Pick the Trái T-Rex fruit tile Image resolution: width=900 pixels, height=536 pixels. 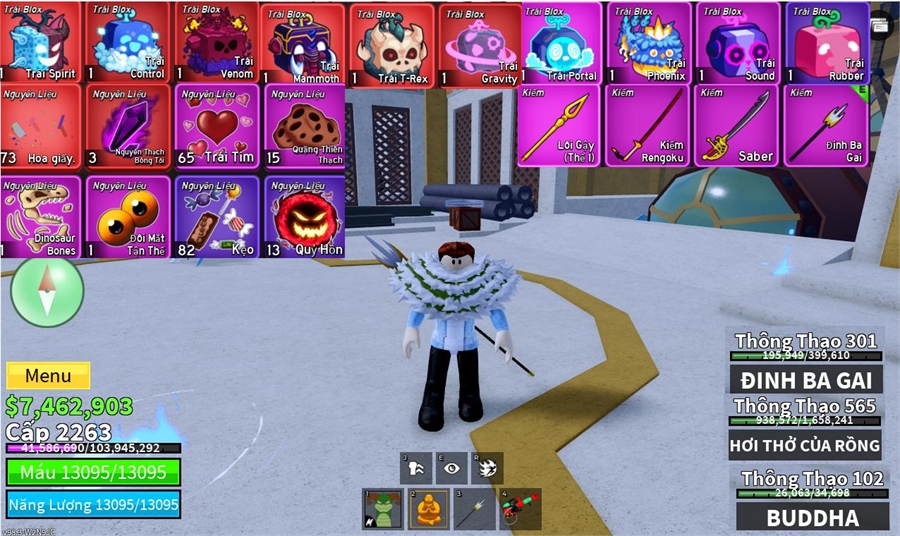tap(393, 46)
